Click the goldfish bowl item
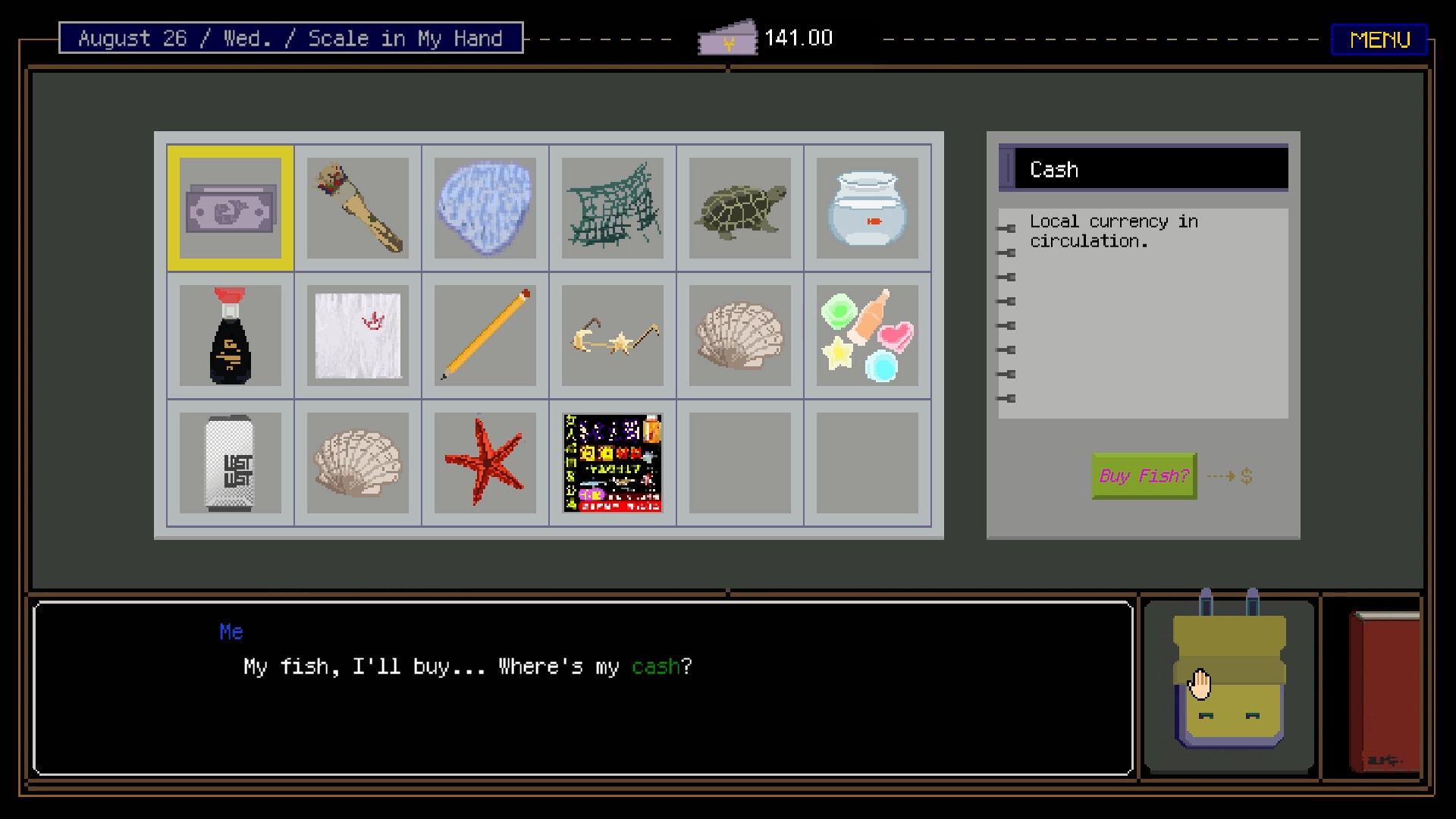Screen dimensions: 1456x819 pyautogui.click(x=867, y=207)
